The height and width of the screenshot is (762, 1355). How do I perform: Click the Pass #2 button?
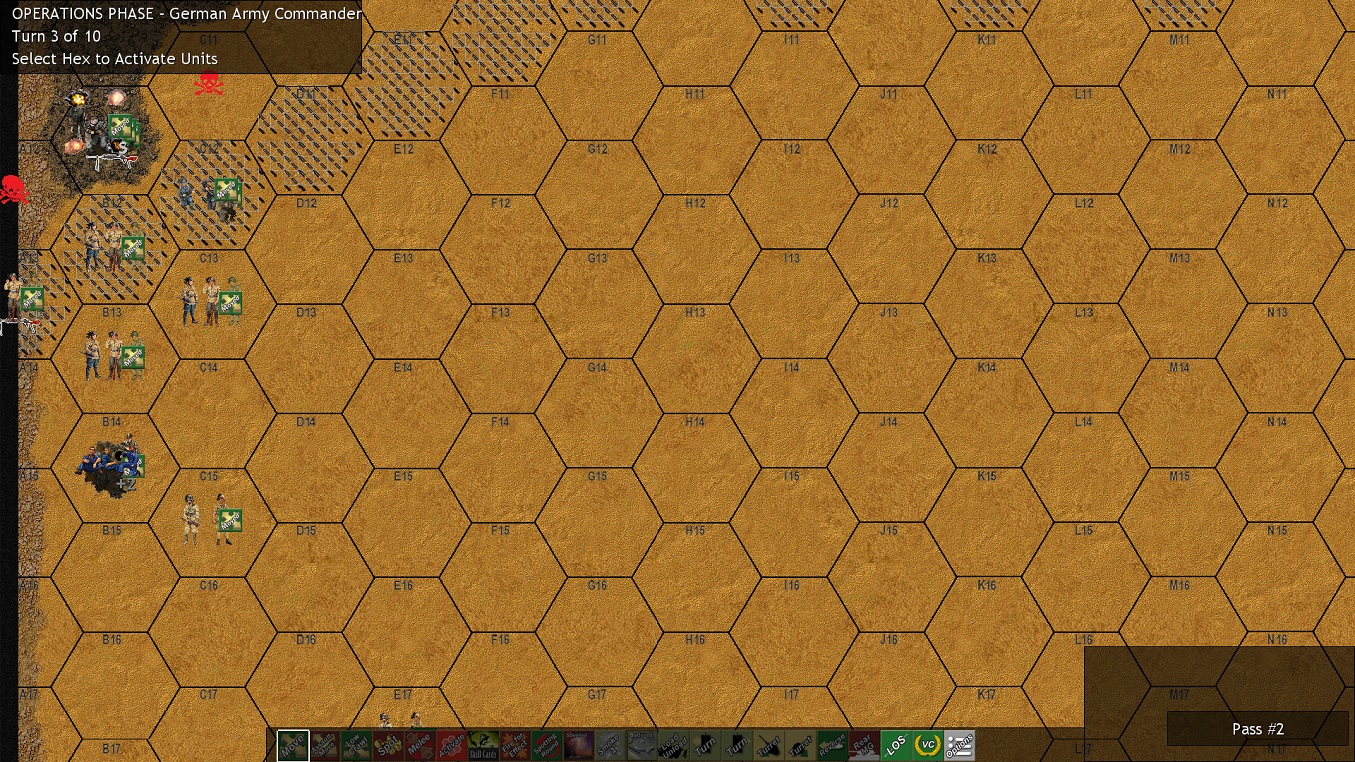1258,729
